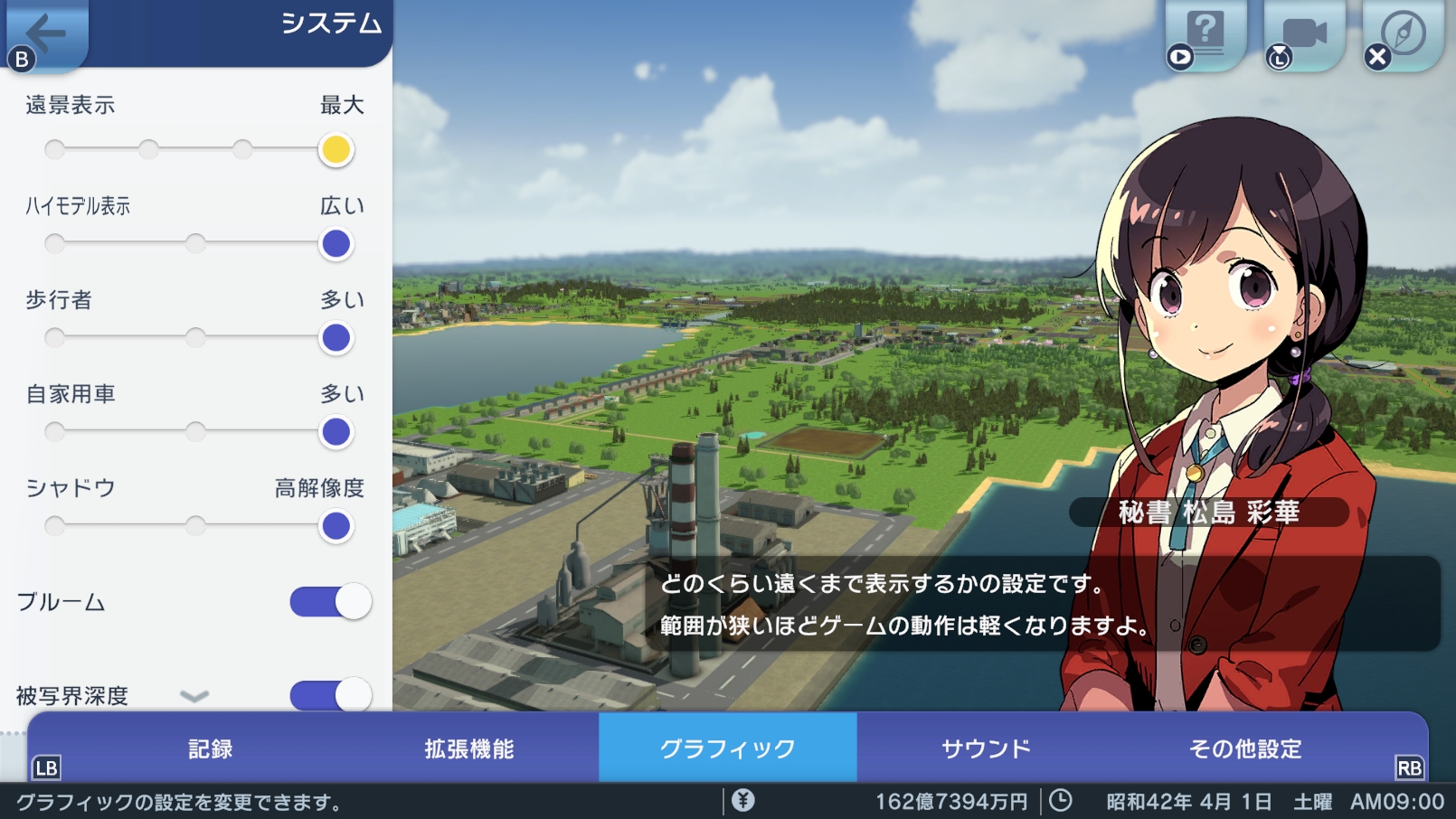Image resolution: width=1456 pixels, height=819 pixels.
Task: Open the その他設定 tab
Action: 1245,748
